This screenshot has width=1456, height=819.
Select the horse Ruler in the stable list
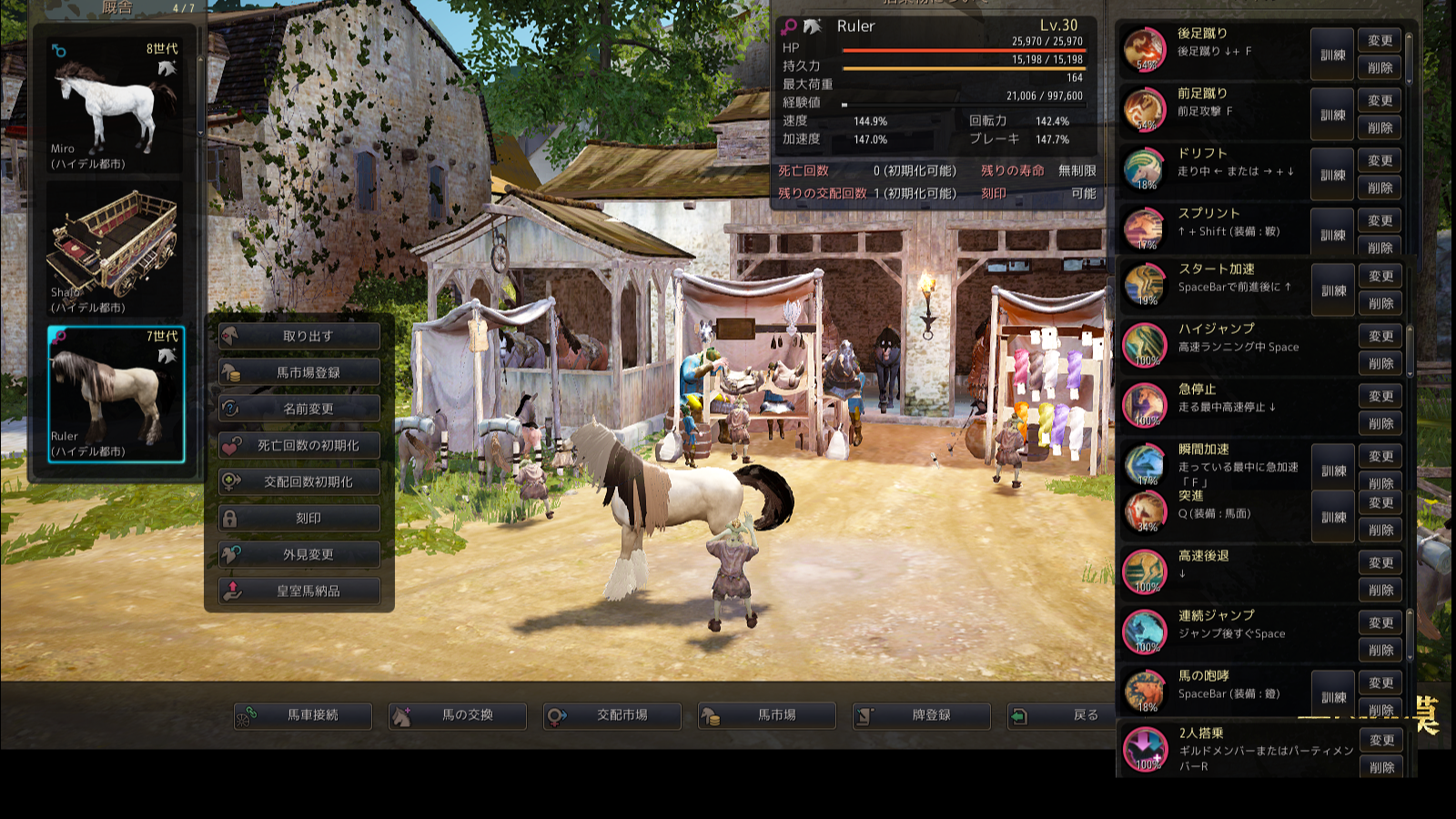(116, 394)
